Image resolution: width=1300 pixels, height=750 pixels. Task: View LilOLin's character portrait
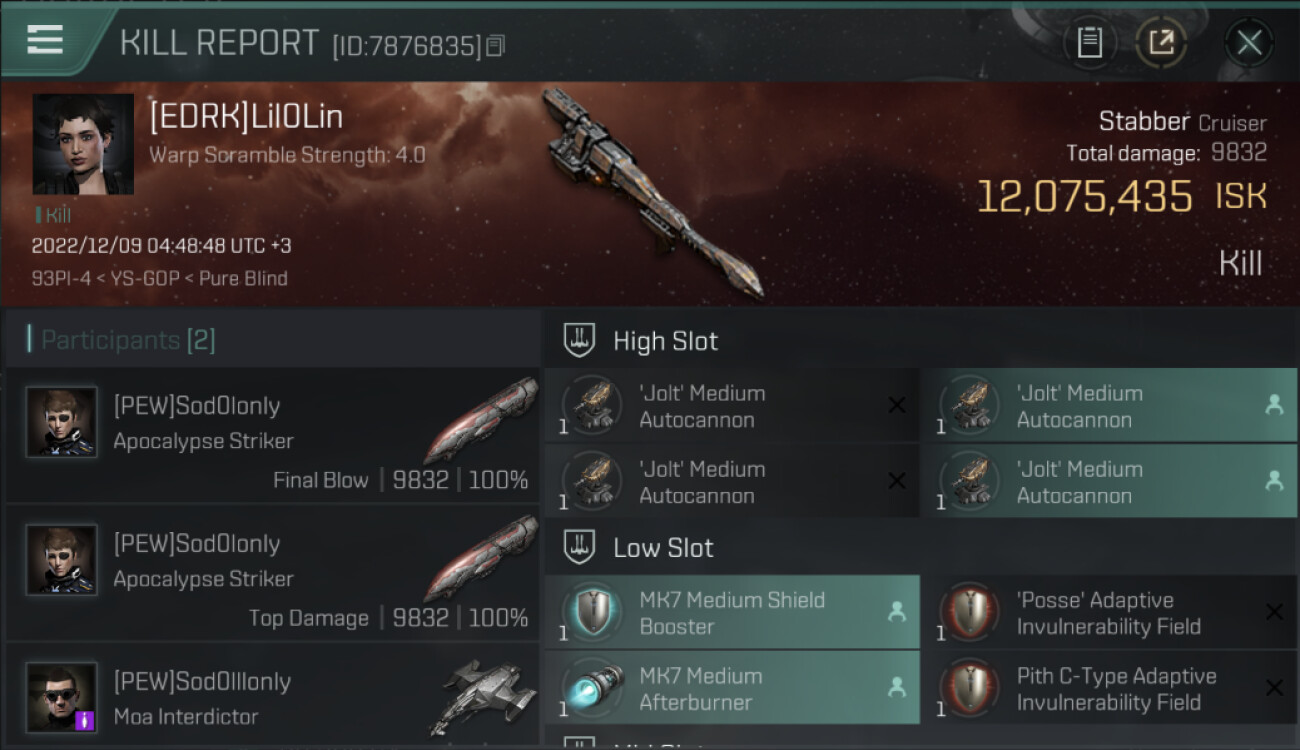[x=83, y=144]
